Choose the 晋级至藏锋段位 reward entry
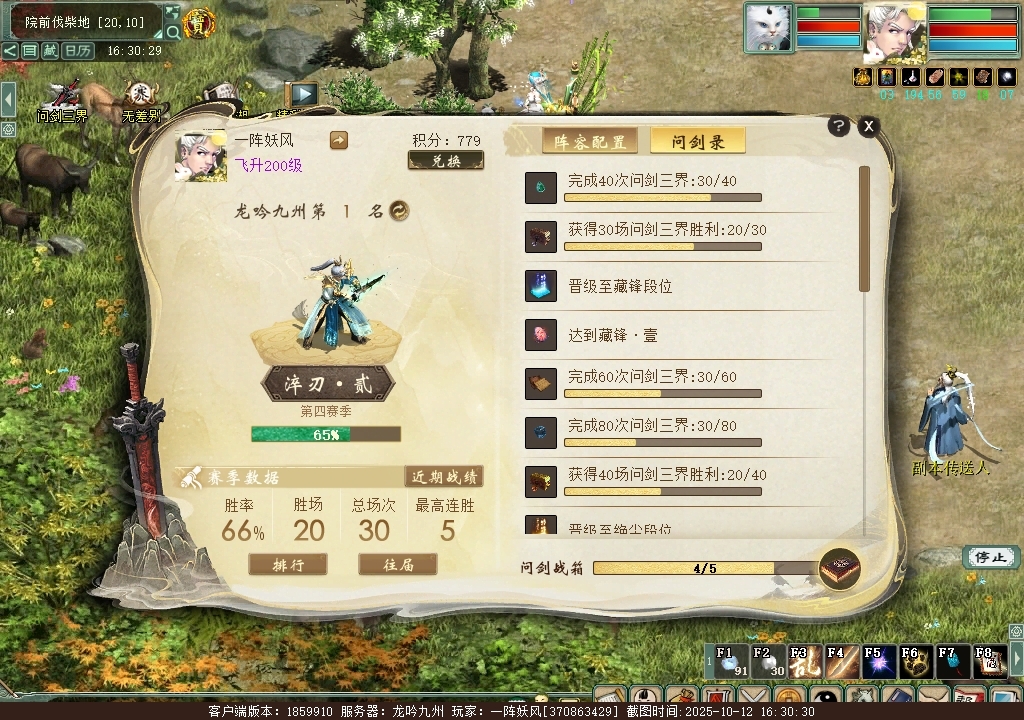 point(690,286)
